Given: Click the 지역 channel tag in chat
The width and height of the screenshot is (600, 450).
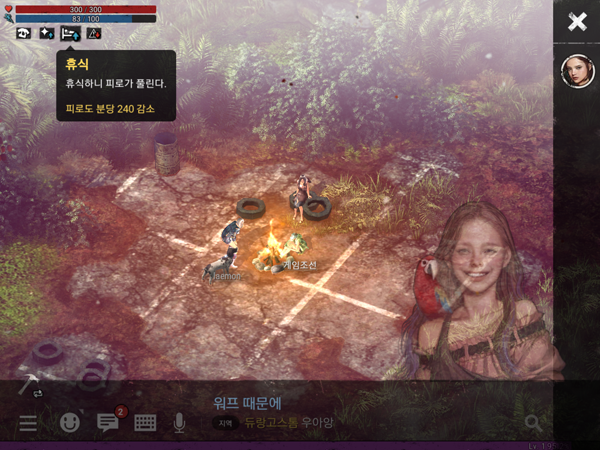Looking at the screenshot, I should point(225,424).
